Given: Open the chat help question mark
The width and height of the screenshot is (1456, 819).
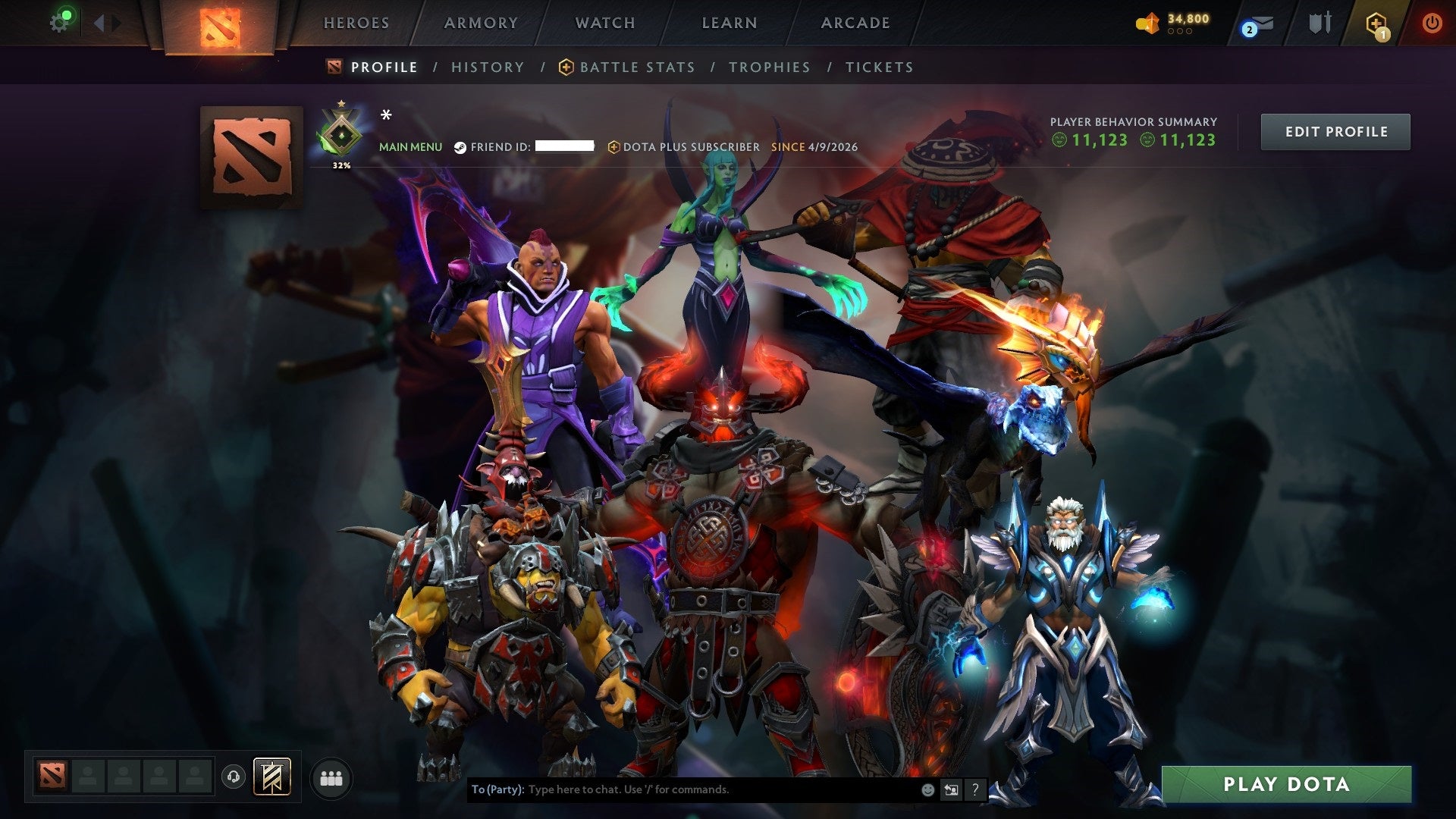Looking at the screenshot, I should tap(975, 789).
